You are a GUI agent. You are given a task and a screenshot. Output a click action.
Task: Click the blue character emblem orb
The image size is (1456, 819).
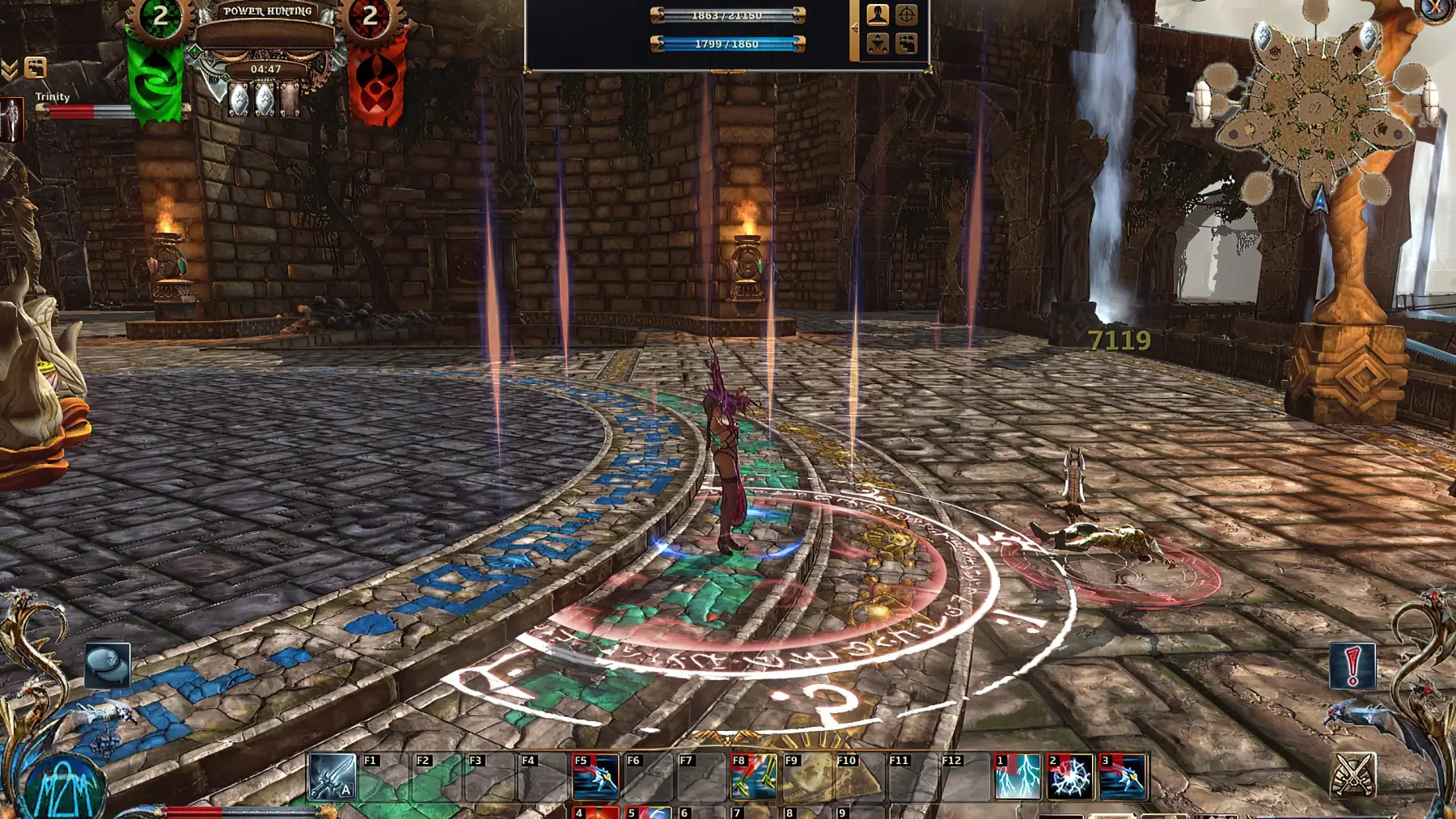click(65, 787)
